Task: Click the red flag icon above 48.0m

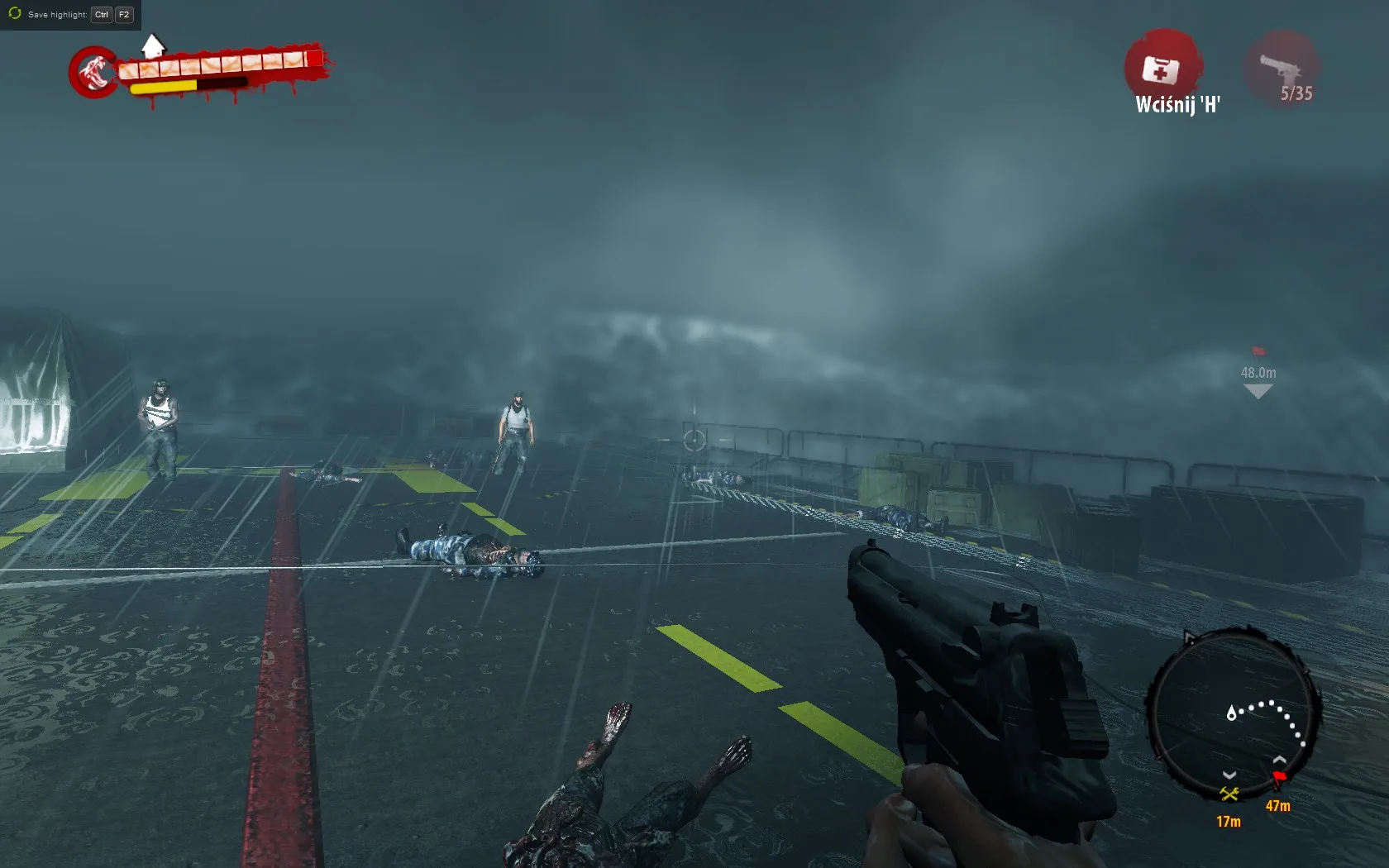Action: click(1258, 352)
